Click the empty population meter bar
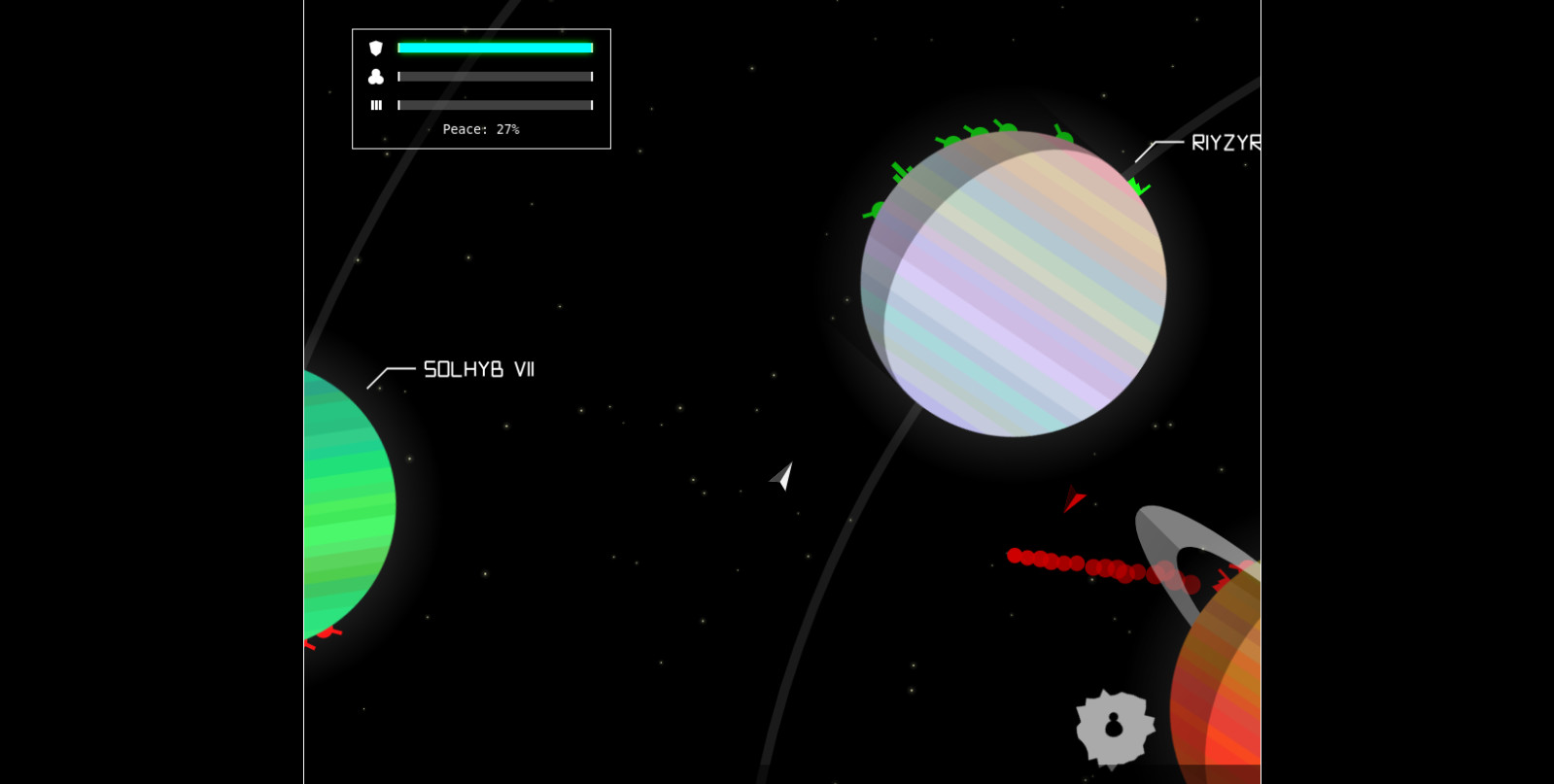 (496, 77)
